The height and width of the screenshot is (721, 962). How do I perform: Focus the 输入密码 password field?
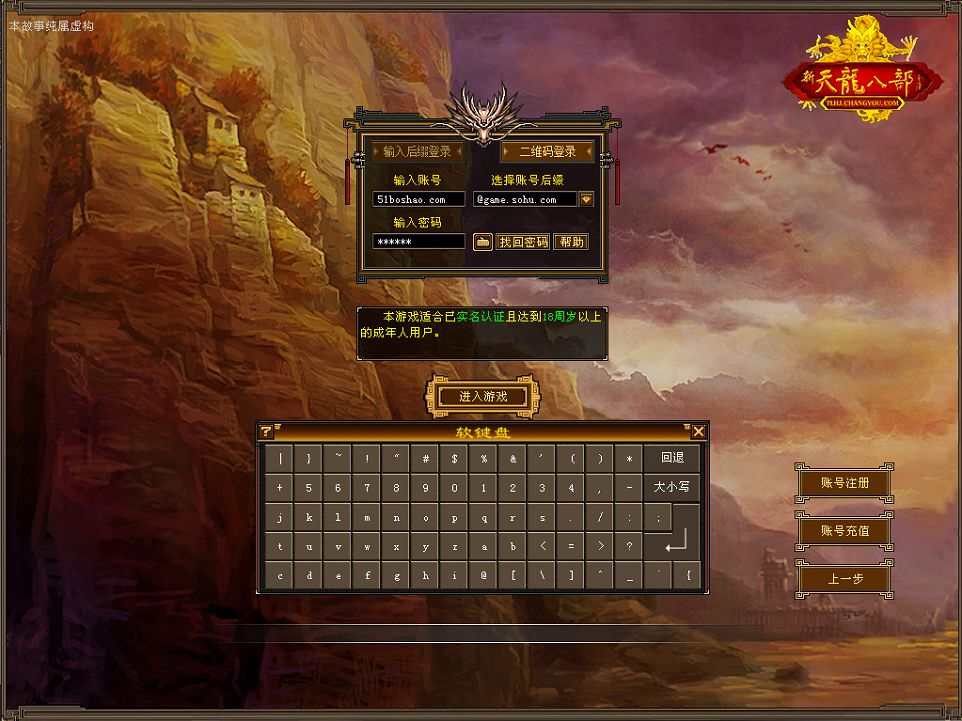(x=418, y=242)
